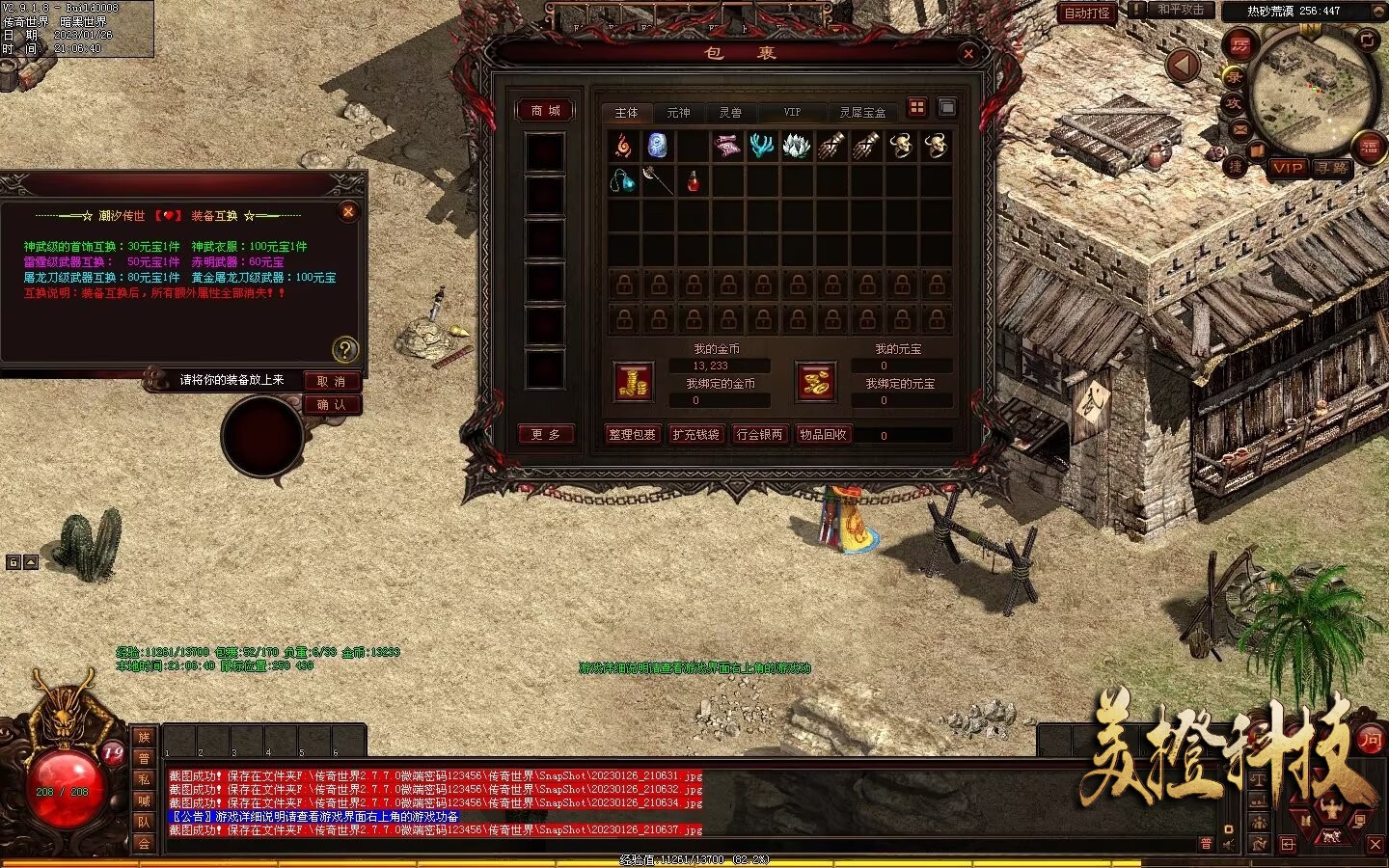This screenshot has width=1389, height=868.
Task: Expand 更多 options in the bag window
Action: pyautogui.click(x=547, y=434)
